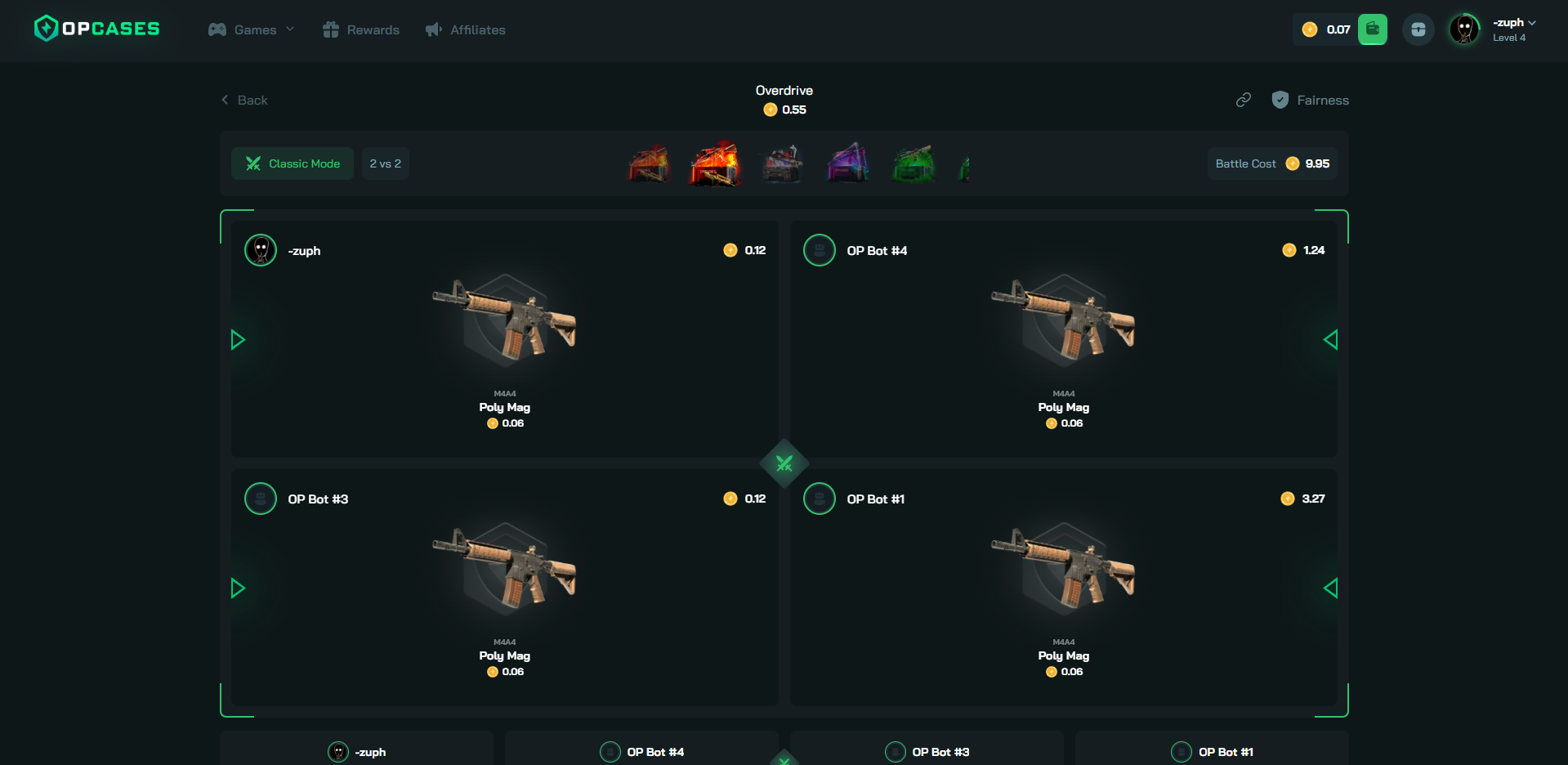Toggle the arrow beside OP Bot #3's card

click(238, 588)
